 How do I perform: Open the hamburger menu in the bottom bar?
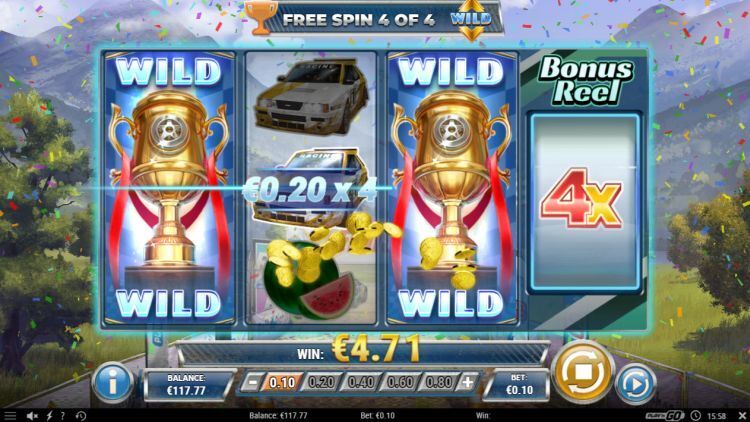point(10,415)
